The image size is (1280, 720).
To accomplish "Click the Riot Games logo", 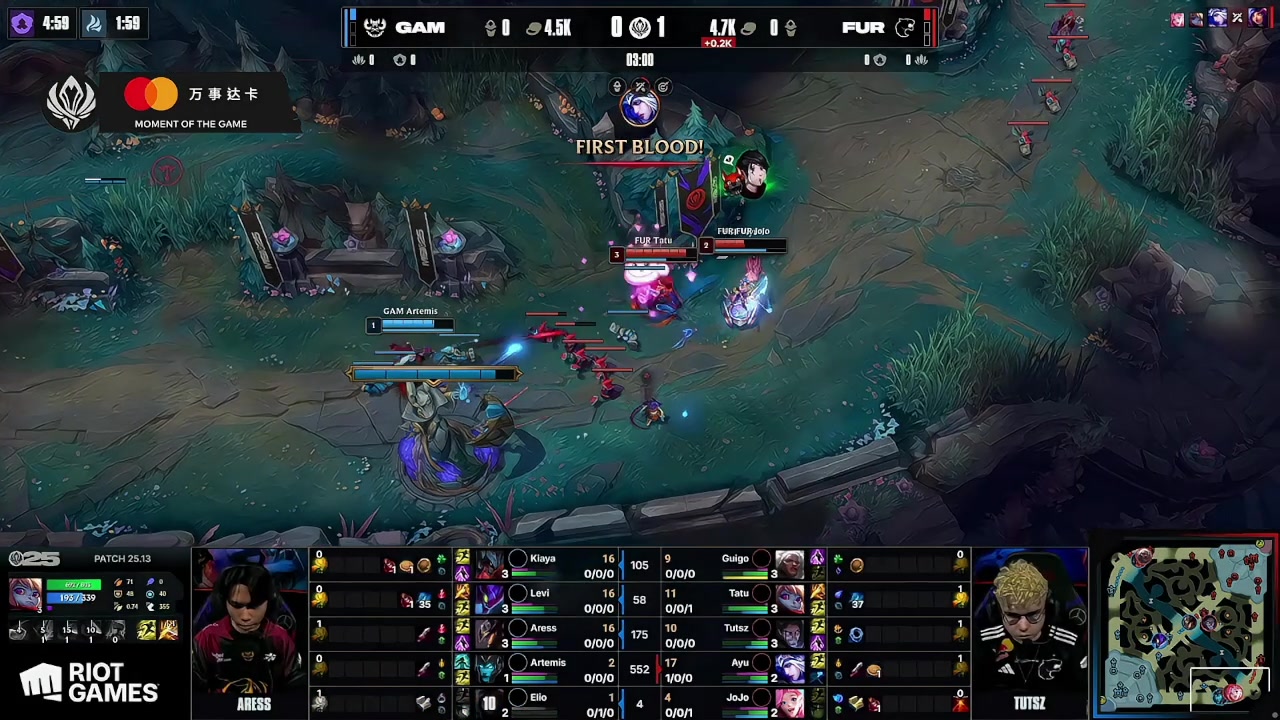I will click(90, 684).
